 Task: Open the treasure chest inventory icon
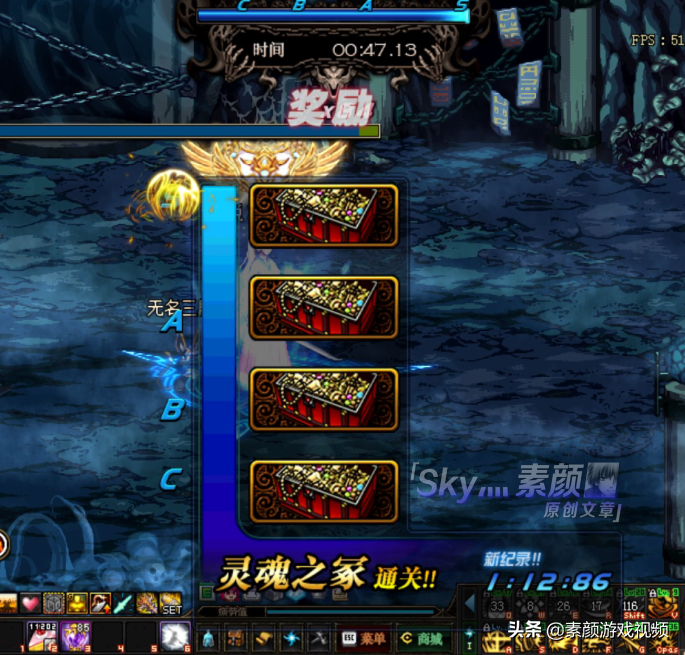click(x=235, y=638)
